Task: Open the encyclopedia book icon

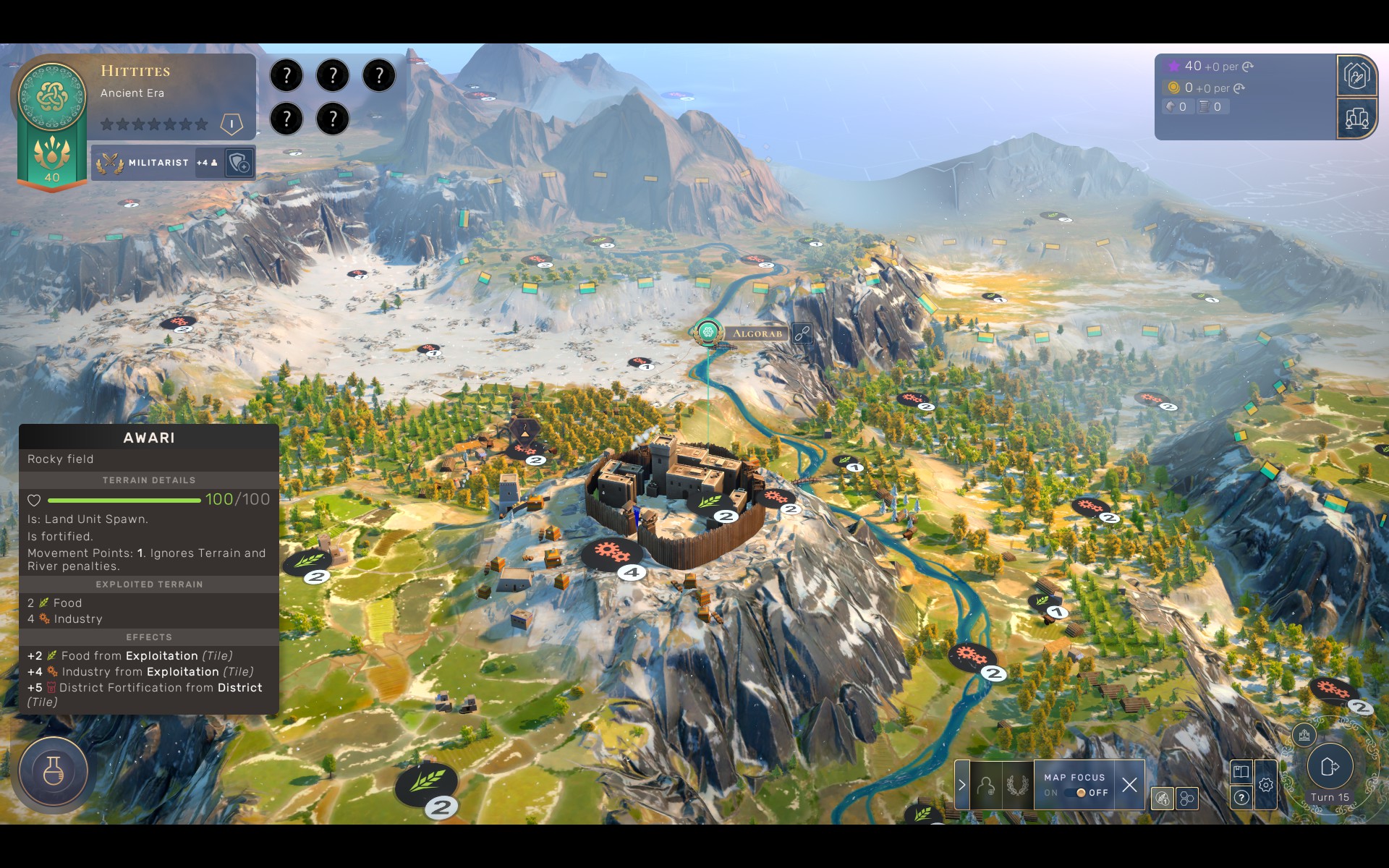Action: [x=1241, y=771]
